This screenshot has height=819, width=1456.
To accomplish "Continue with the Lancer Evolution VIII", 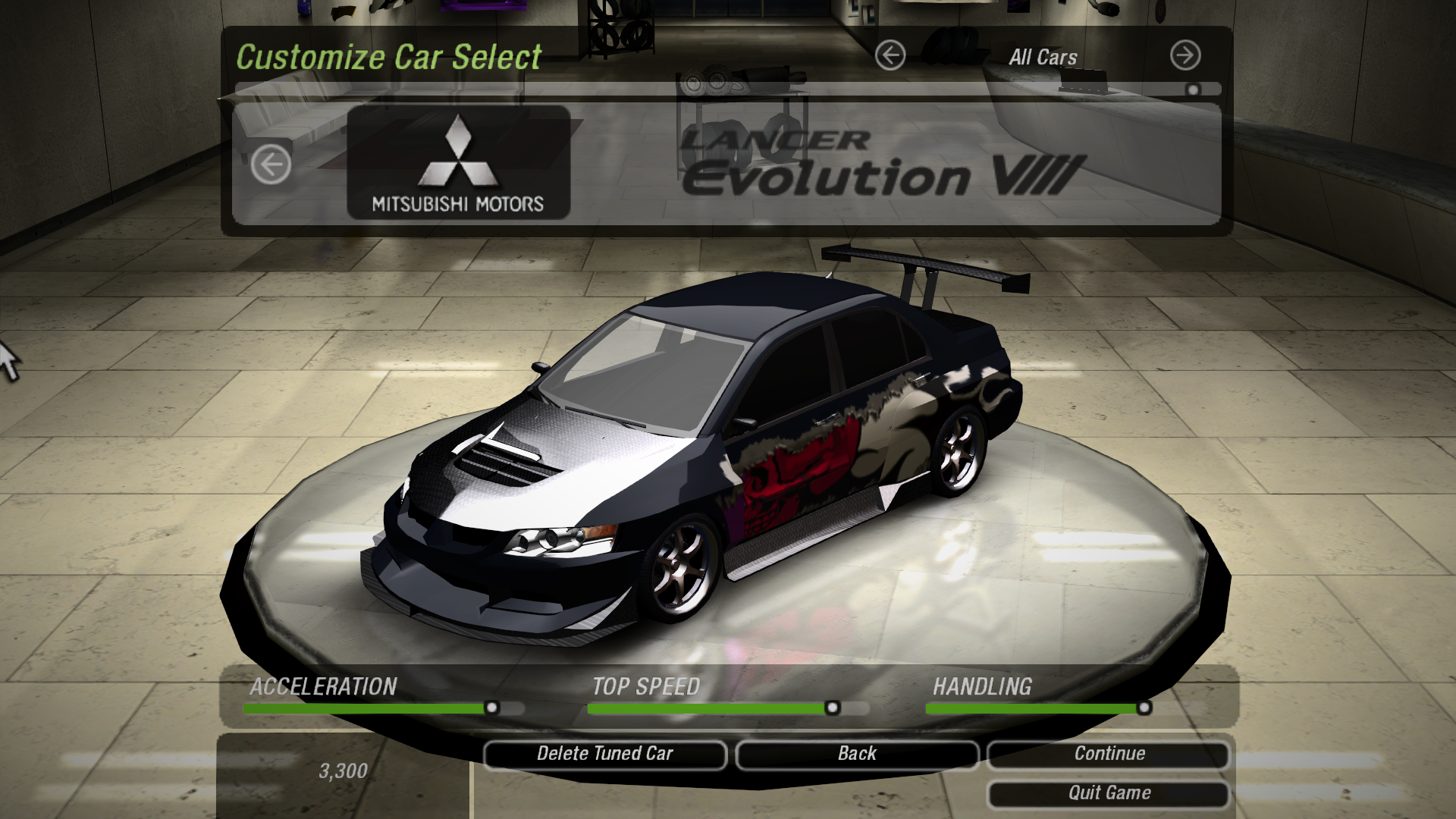I will point(1109,754).
